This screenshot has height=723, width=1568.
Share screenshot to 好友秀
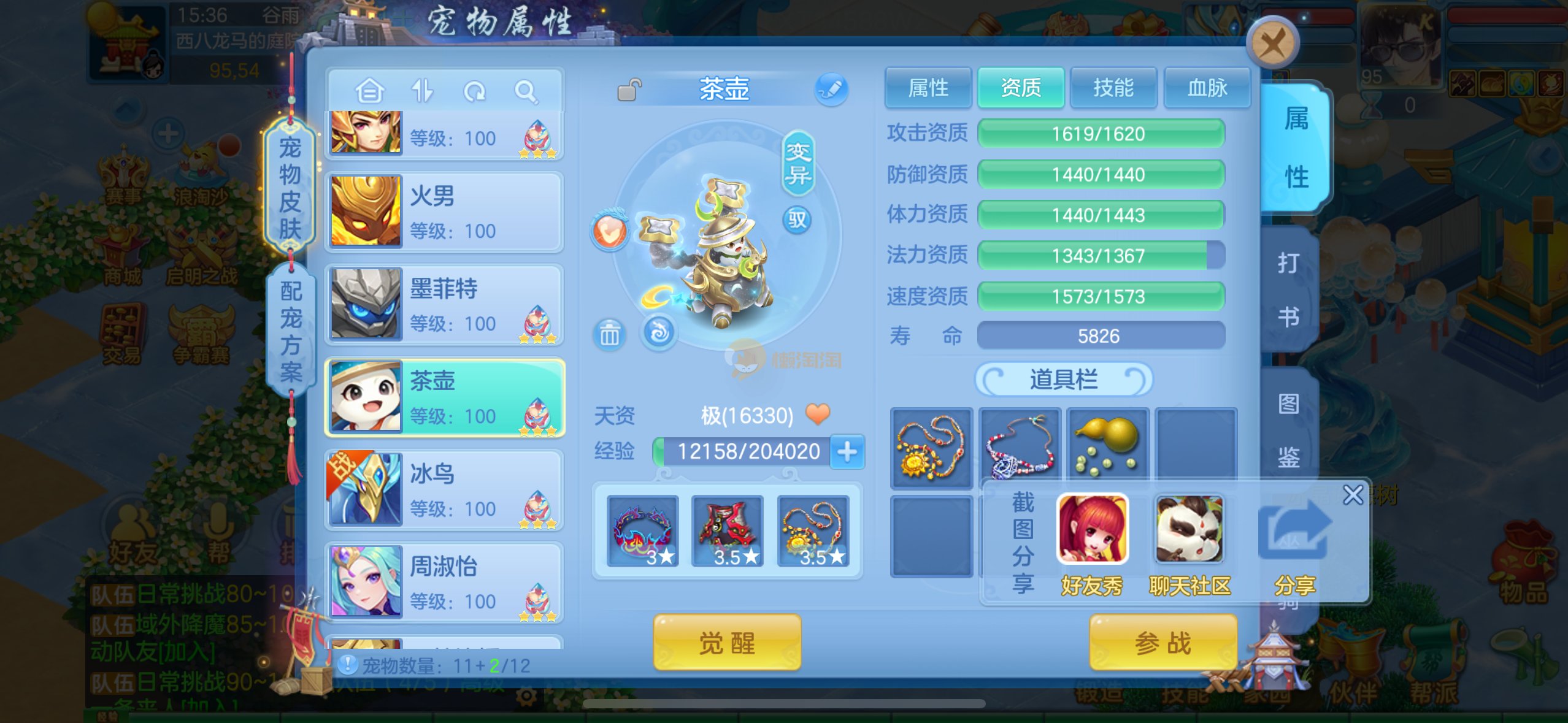1092,543
